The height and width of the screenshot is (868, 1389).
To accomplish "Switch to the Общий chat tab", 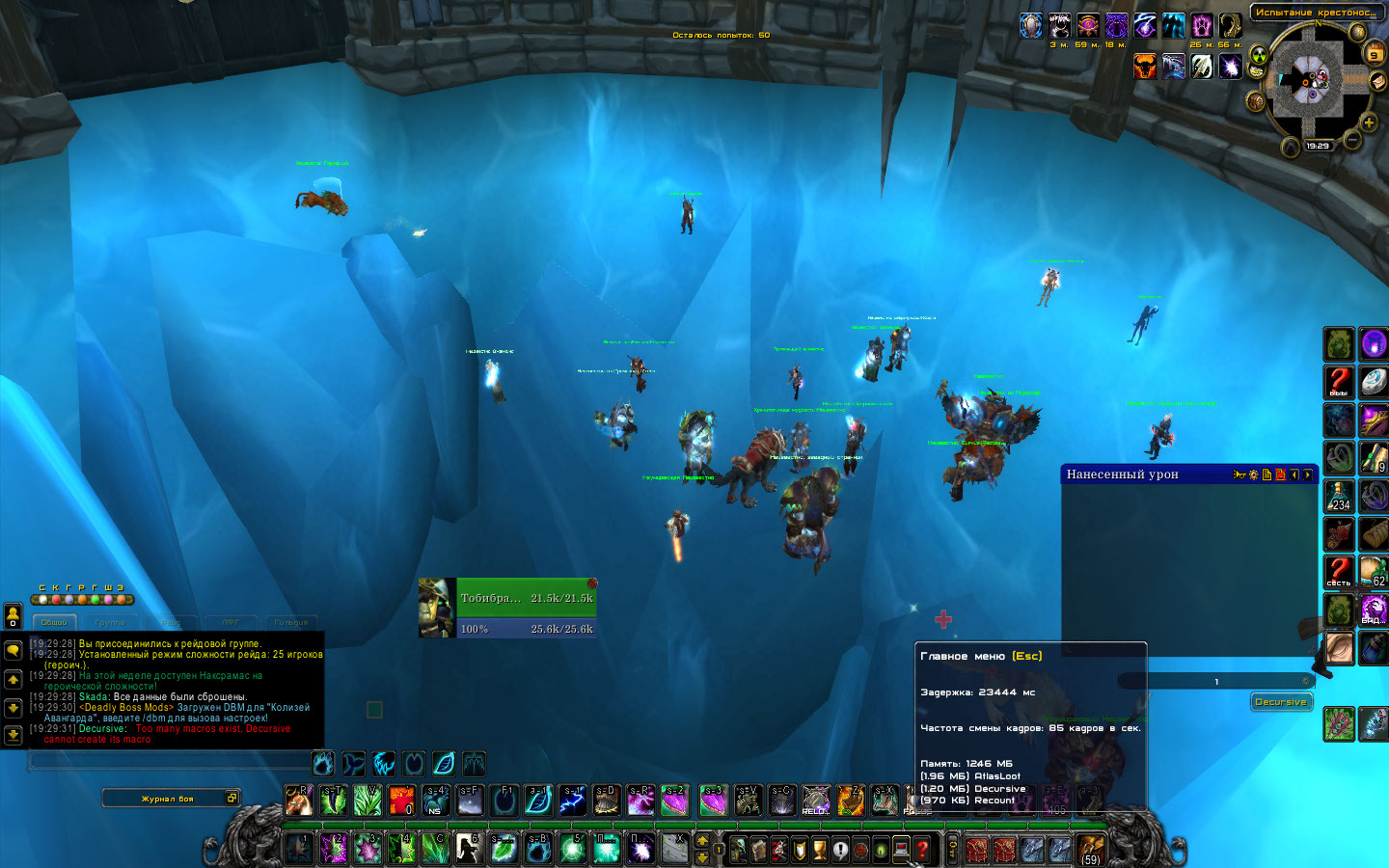I will pyautogui.click(x=54, y=622).
